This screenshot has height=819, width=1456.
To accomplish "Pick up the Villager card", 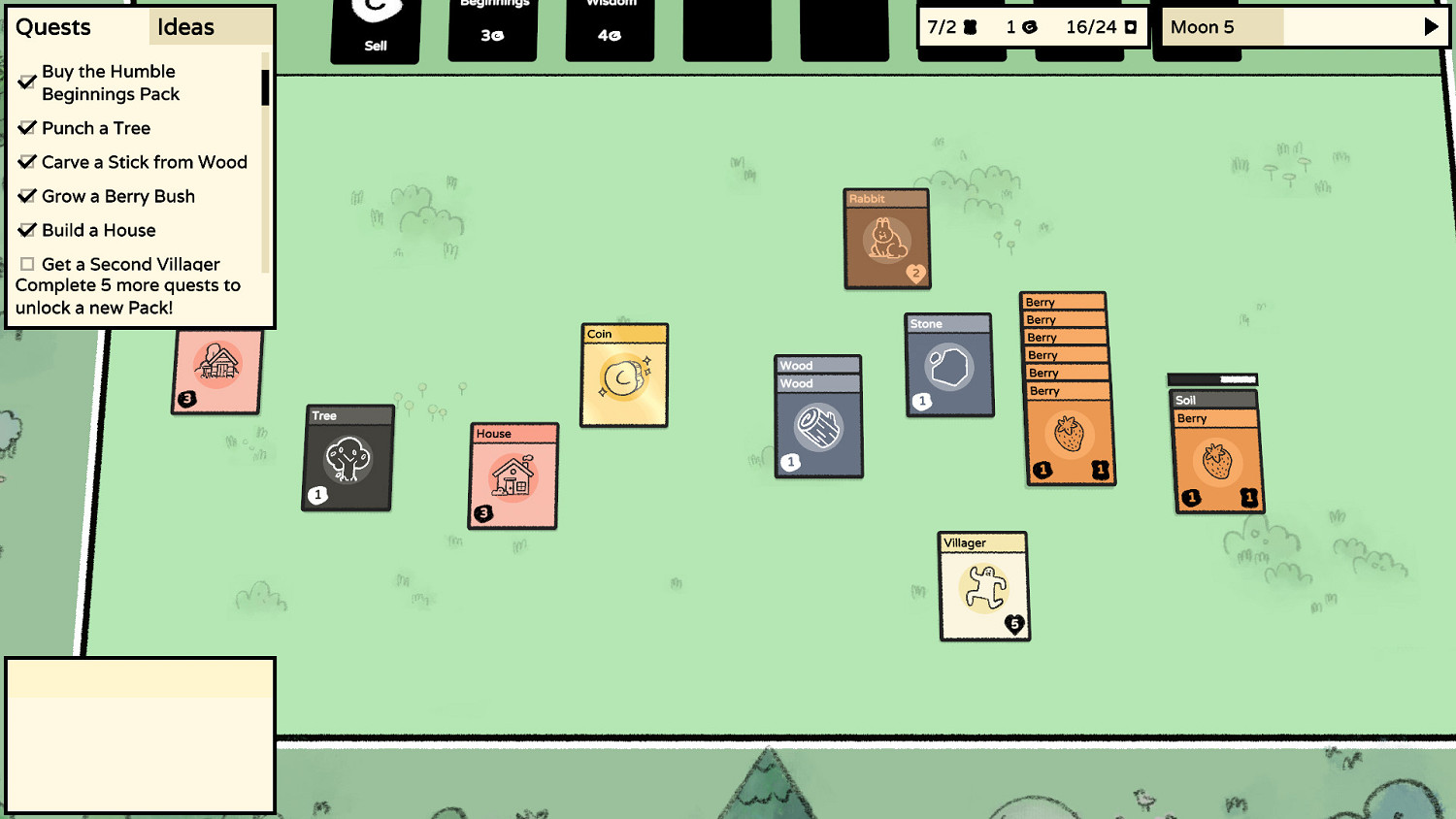I will (983, 587).
